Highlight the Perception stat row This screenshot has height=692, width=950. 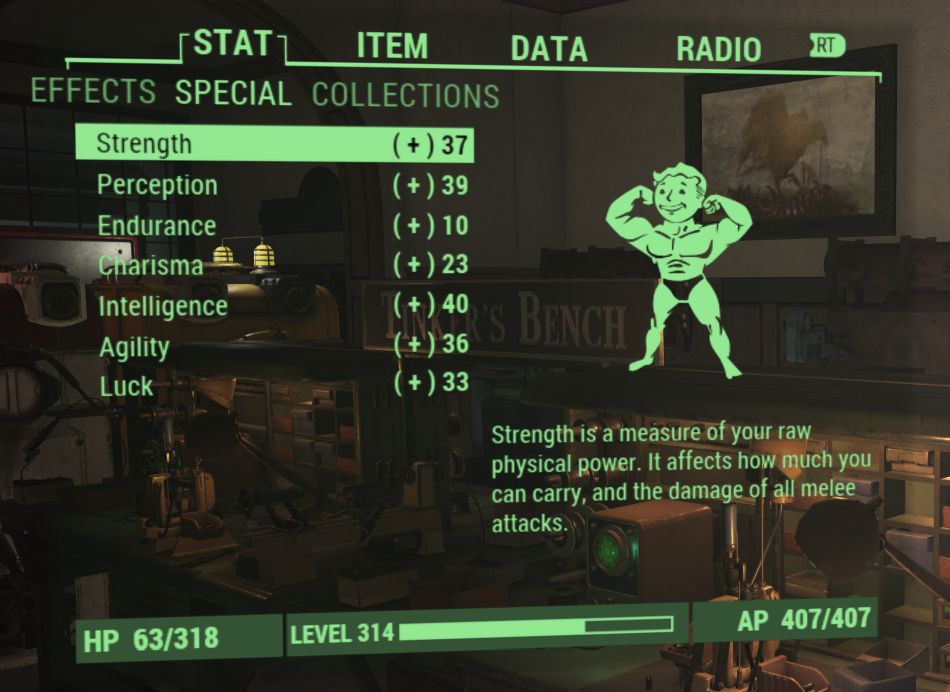pos(274,185)
